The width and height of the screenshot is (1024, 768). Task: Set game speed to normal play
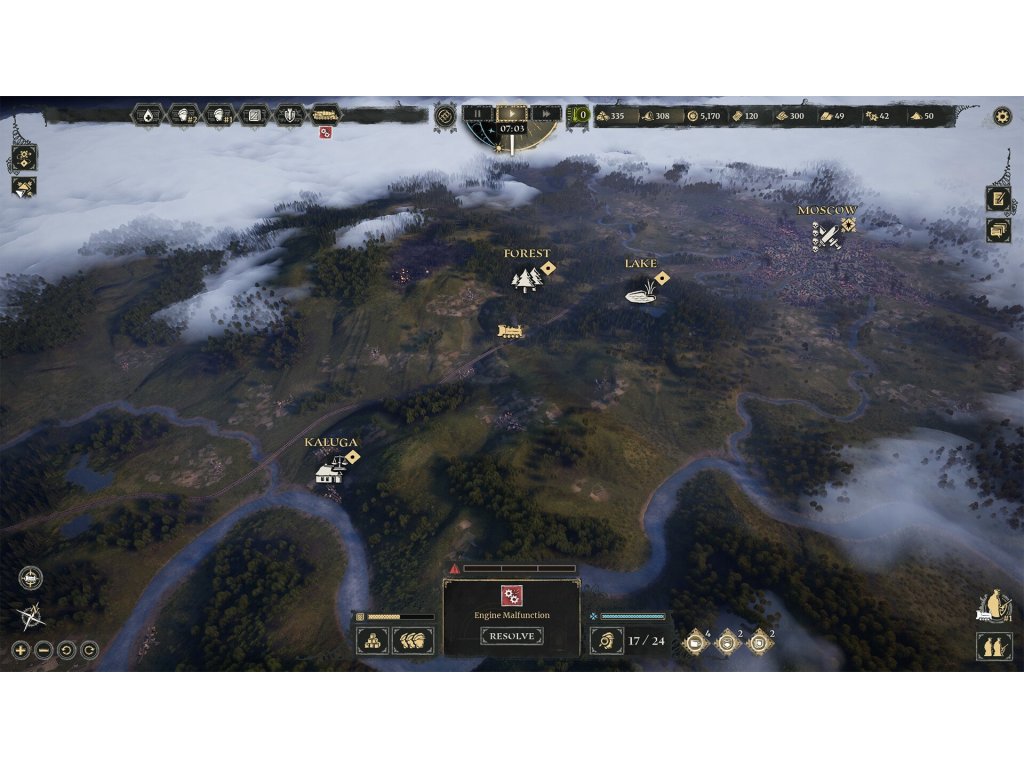tap(511, 114)
